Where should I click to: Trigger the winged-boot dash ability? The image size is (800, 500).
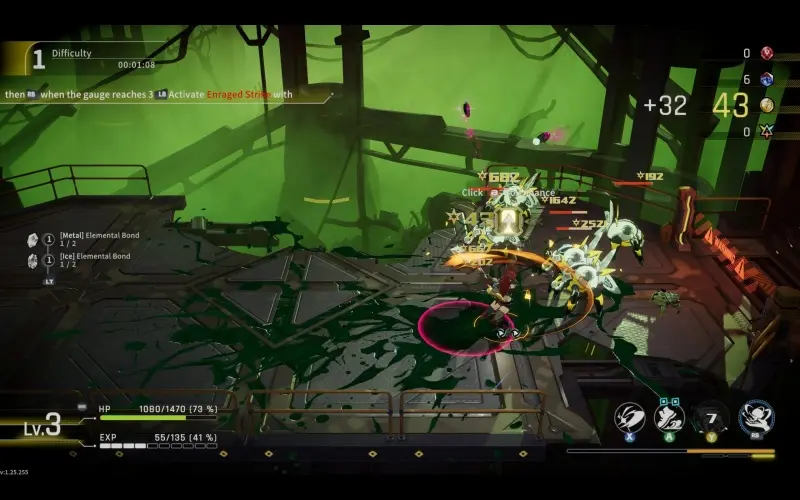669,416
